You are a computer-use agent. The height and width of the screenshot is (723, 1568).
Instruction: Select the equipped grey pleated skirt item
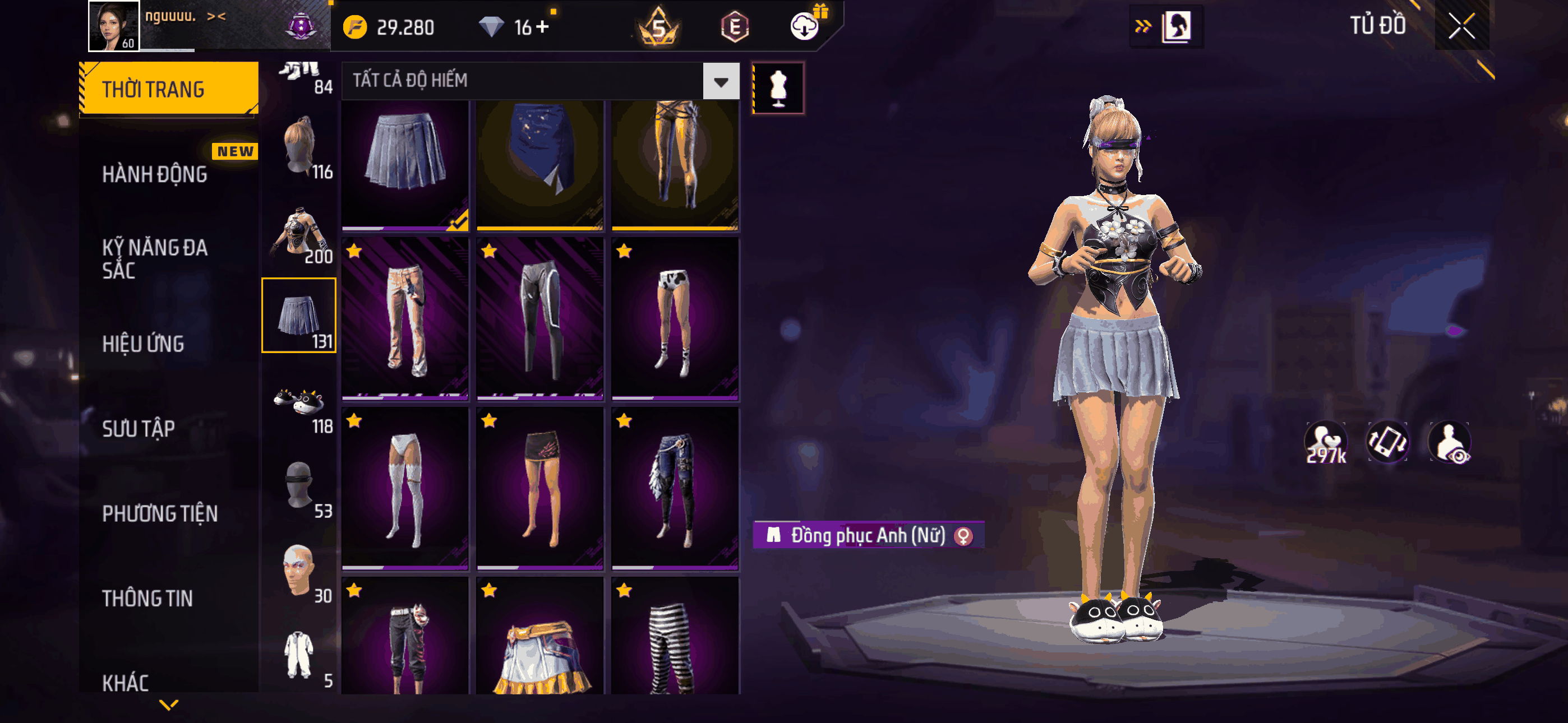405,164
